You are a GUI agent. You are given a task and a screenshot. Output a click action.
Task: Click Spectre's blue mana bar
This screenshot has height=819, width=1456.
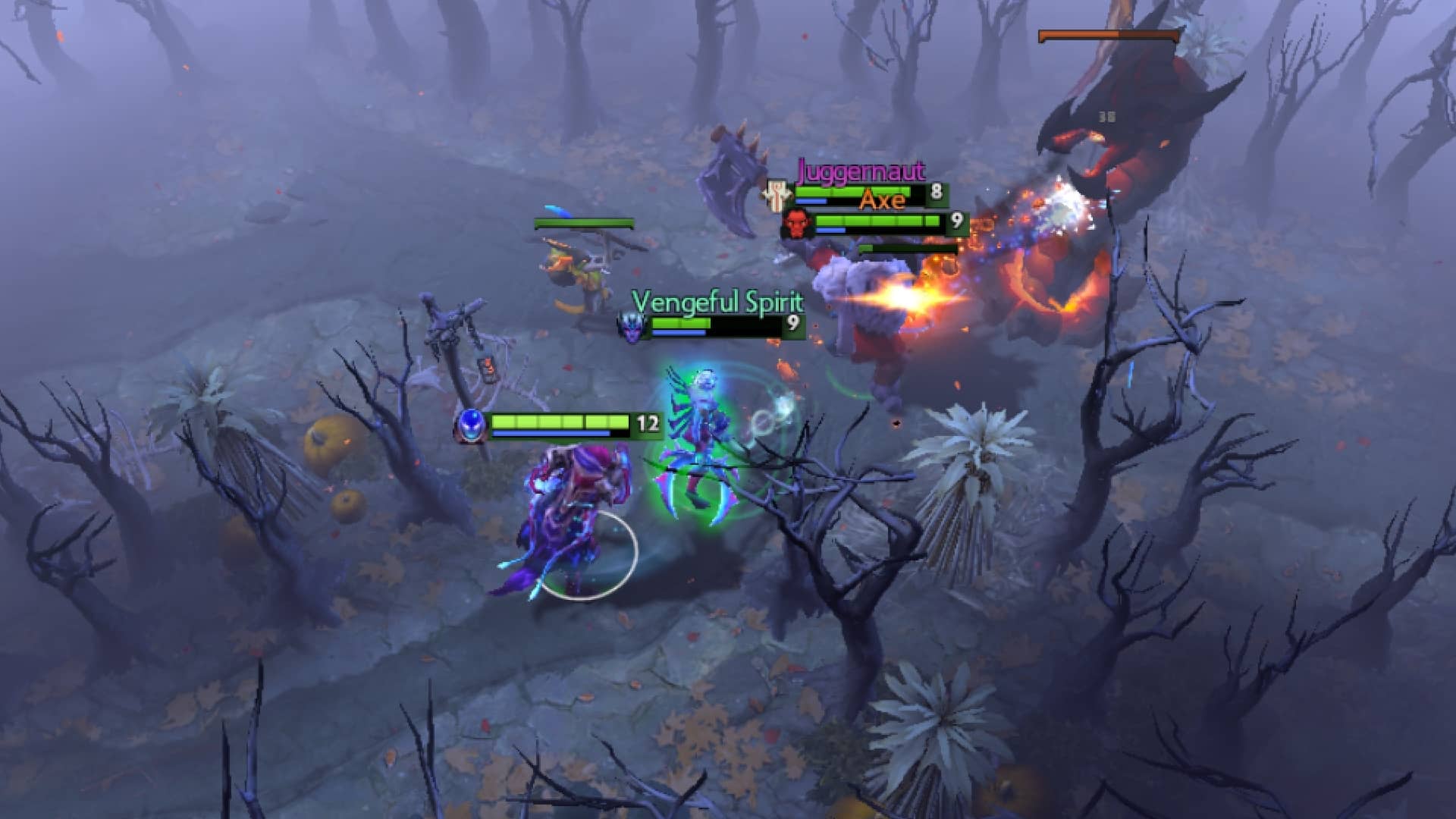pos(554,435)
